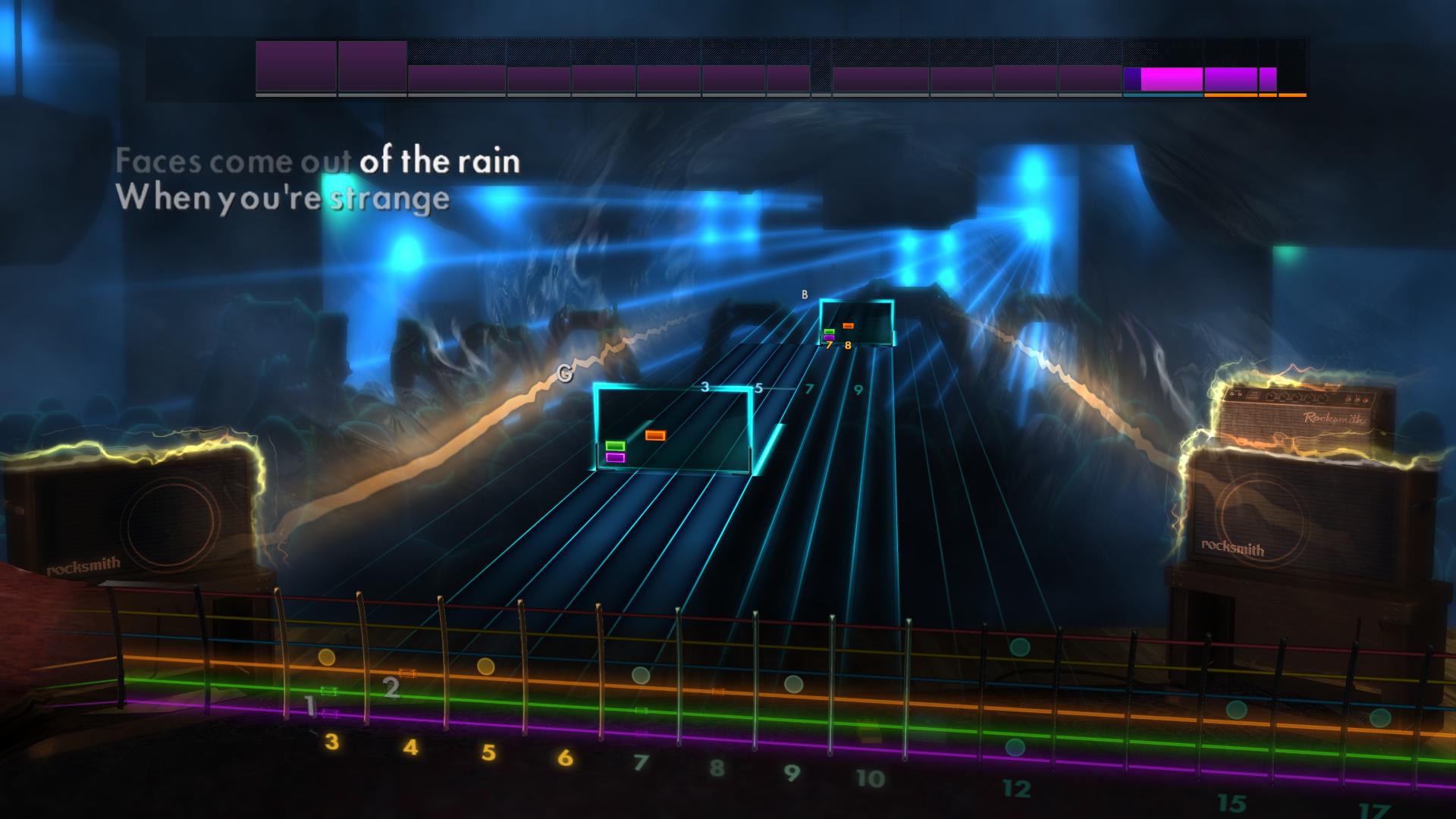
Task: Click the green note inside the G chord shape
Action: pos(616,445)
